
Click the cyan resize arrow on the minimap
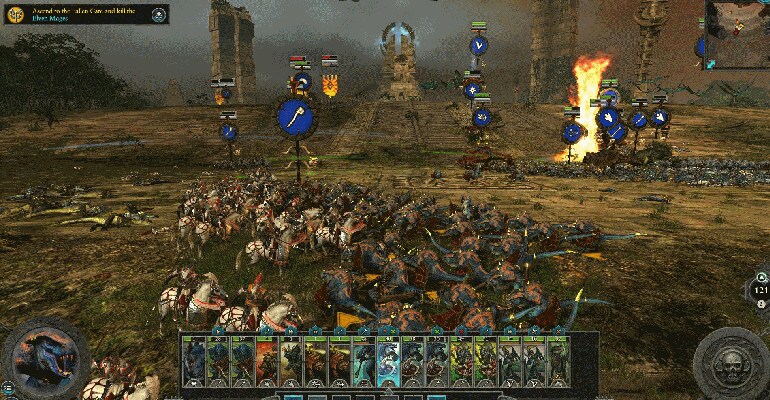[x=711, y=63]
